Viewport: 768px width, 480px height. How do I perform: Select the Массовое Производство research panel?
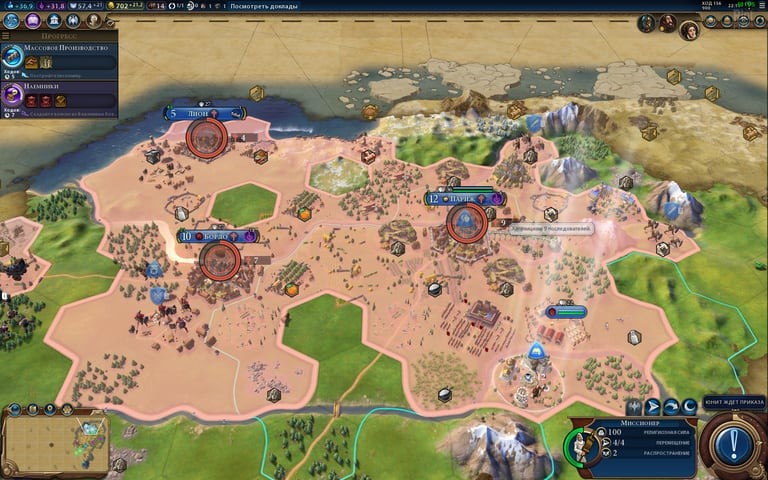click(x=58, y=56)
